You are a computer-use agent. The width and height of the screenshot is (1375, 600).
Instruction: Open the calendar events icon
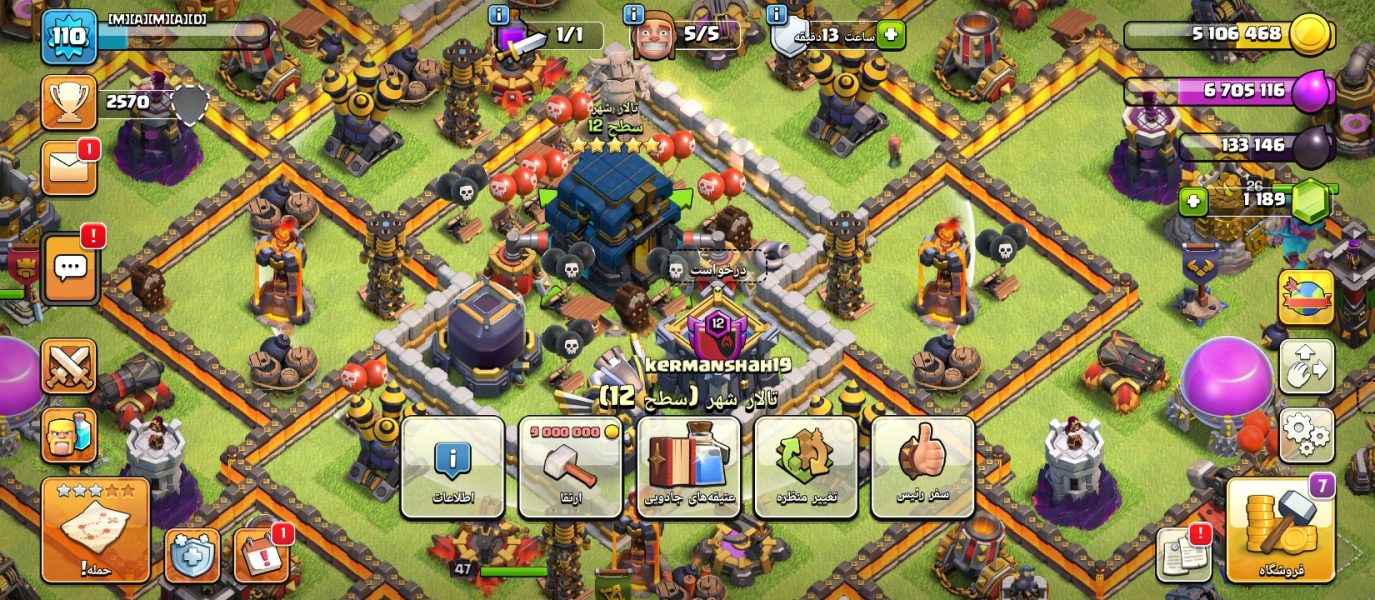261,555
